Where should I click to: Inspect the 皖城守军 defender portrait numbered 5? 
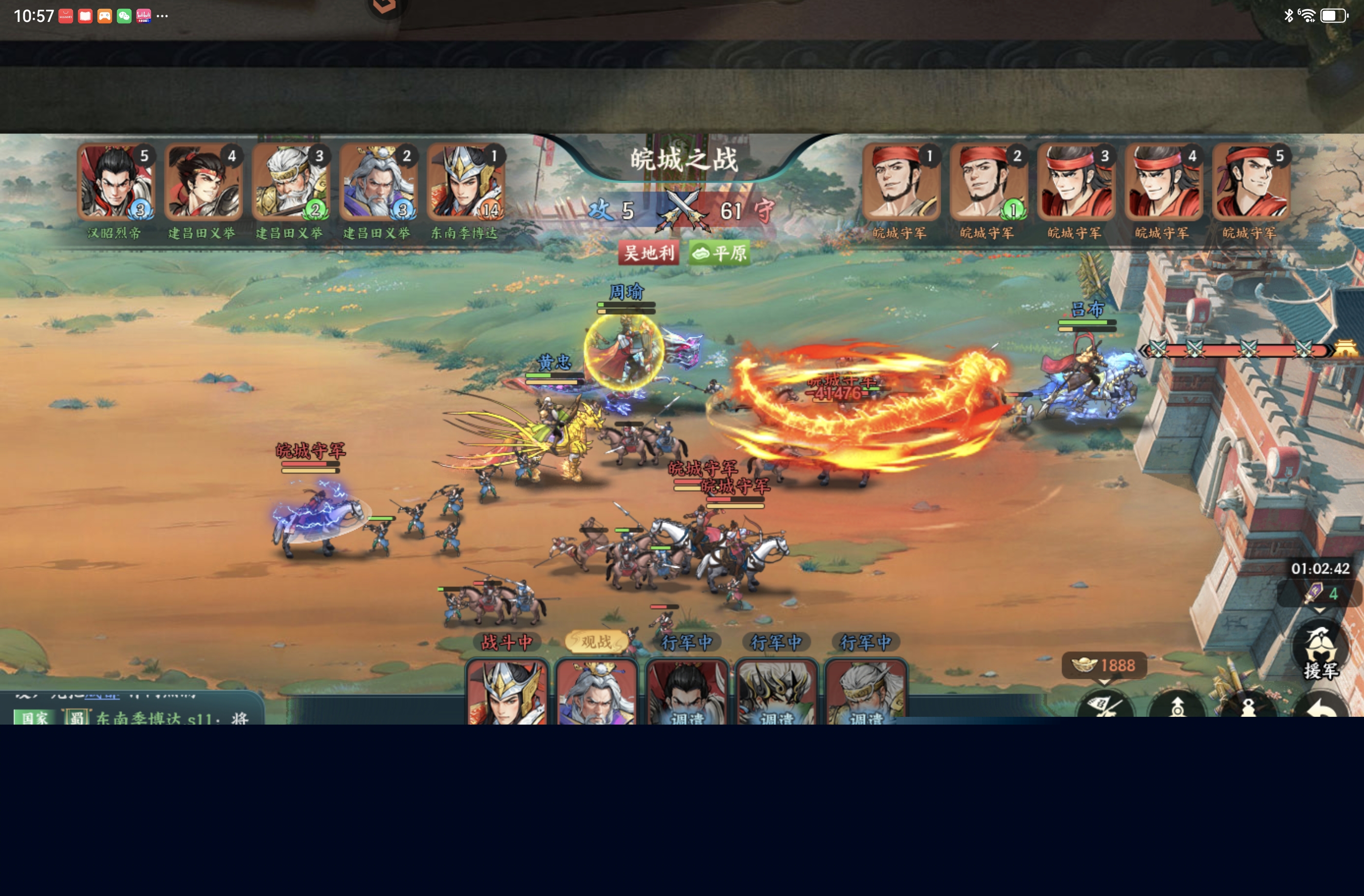[1251, 183]
